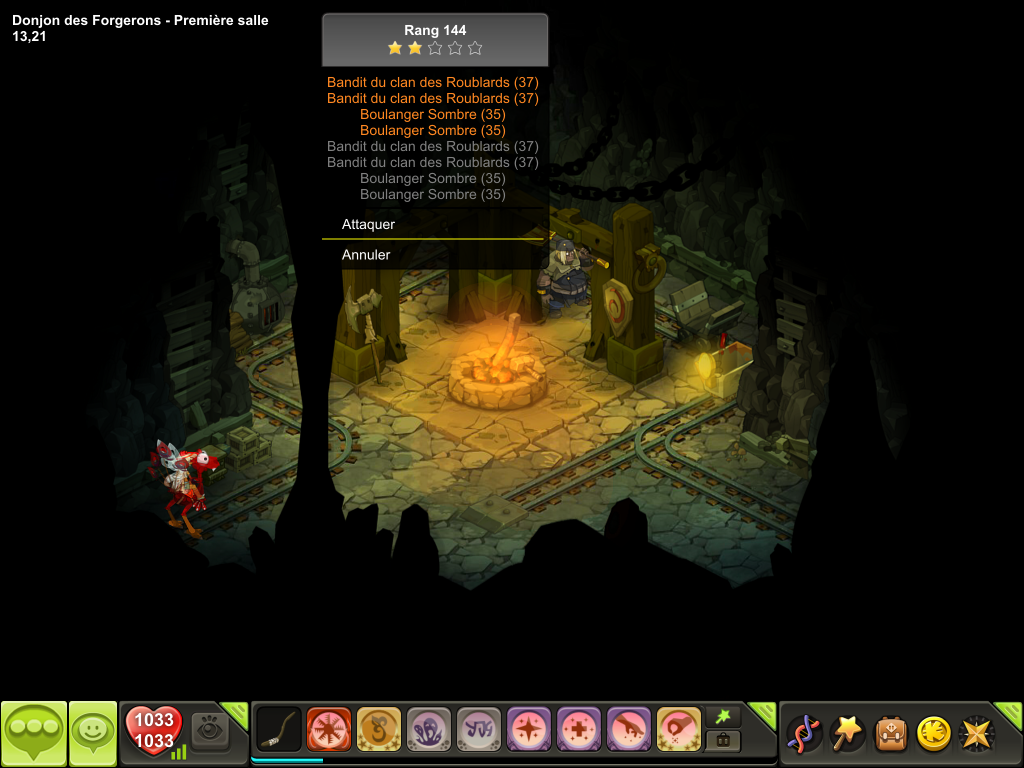Select the wooden staff weapon slot
This screenshot has height=768, width=1024.
pyautogui.click(x=279, y=729)
